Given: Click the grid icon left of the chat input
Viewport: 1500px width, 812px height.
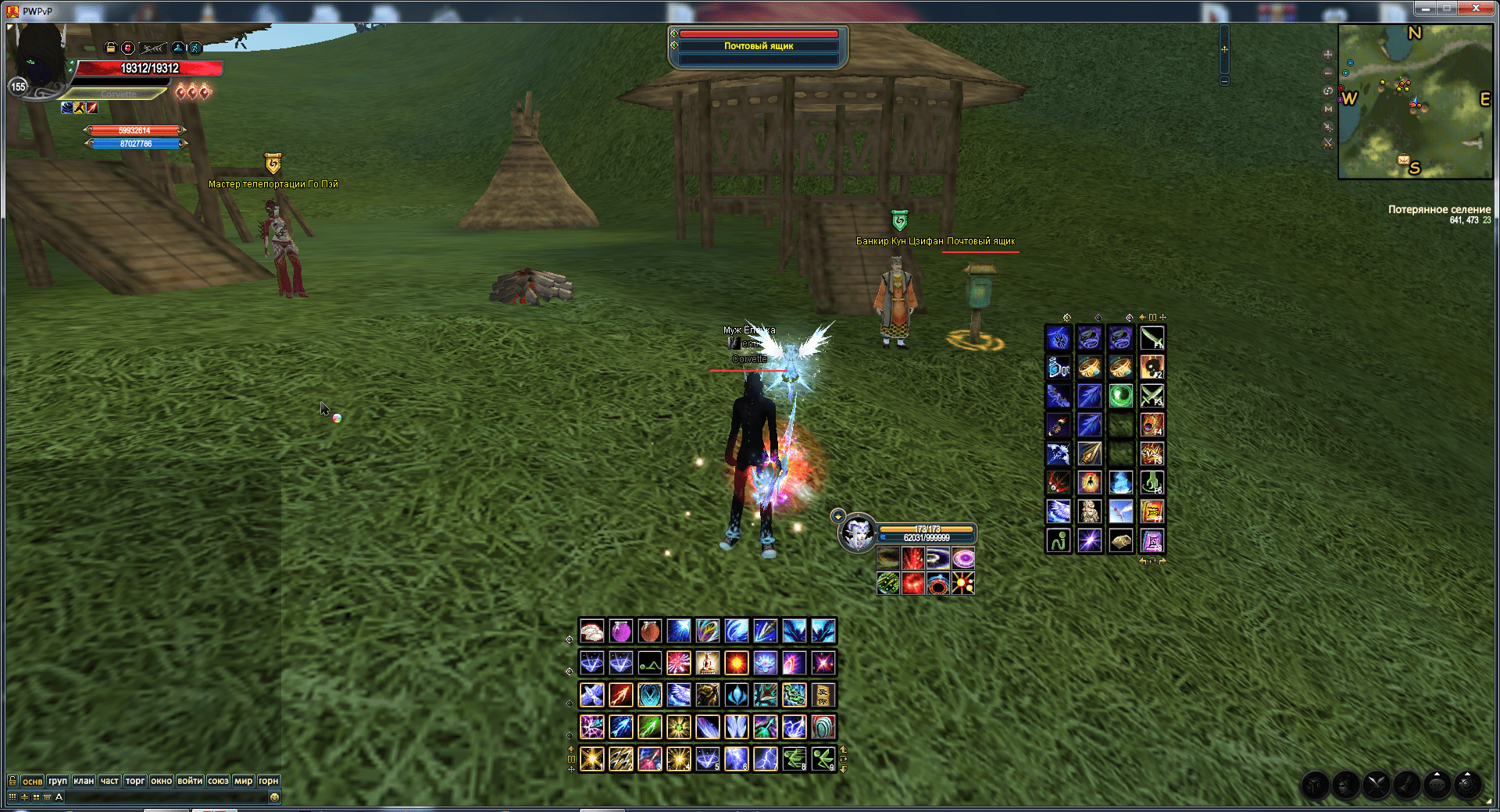Looking at the screenshot, I should (12, 797).
